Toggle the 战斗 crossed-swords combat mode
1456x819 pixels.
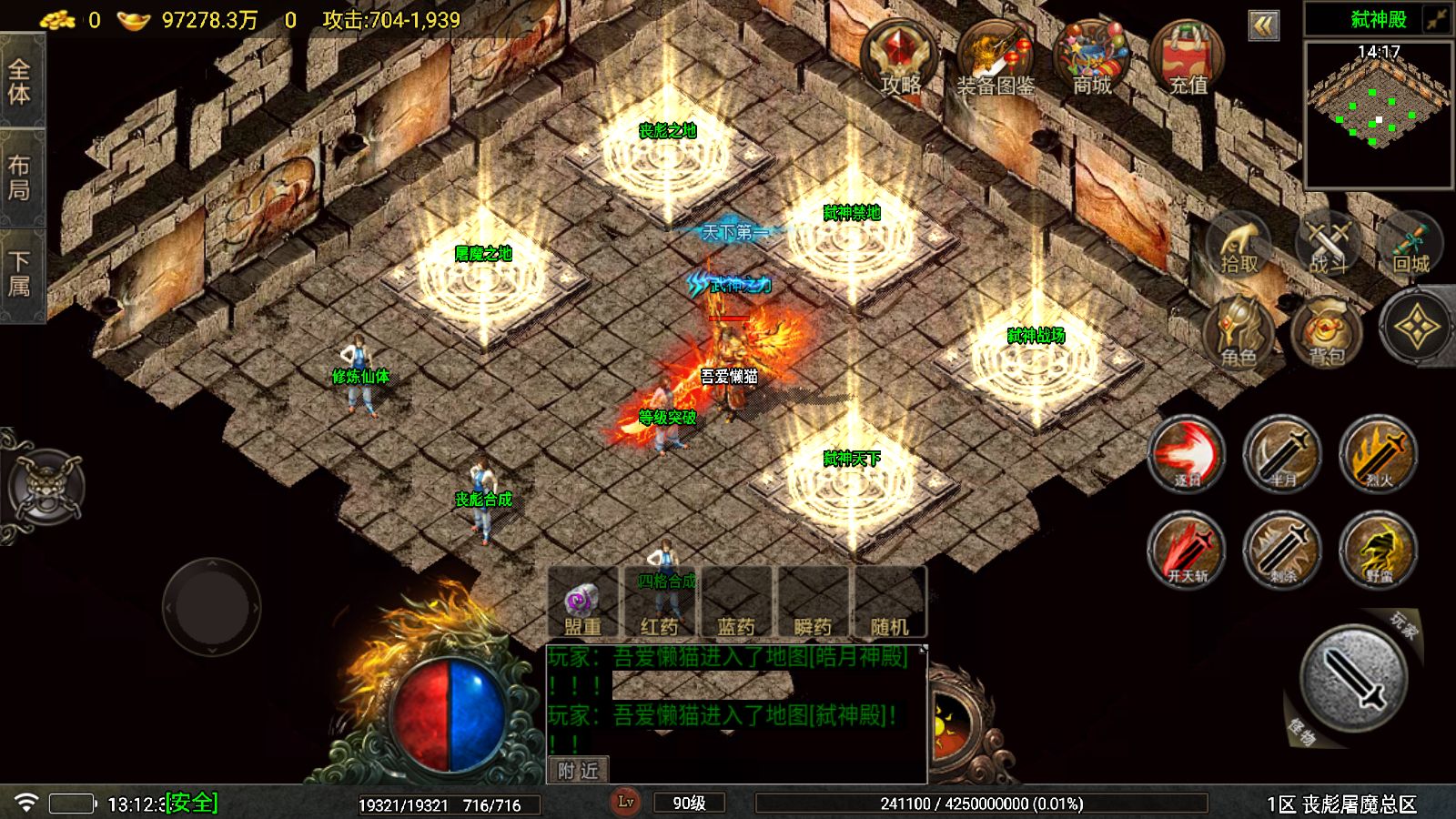pos(1328,244)
